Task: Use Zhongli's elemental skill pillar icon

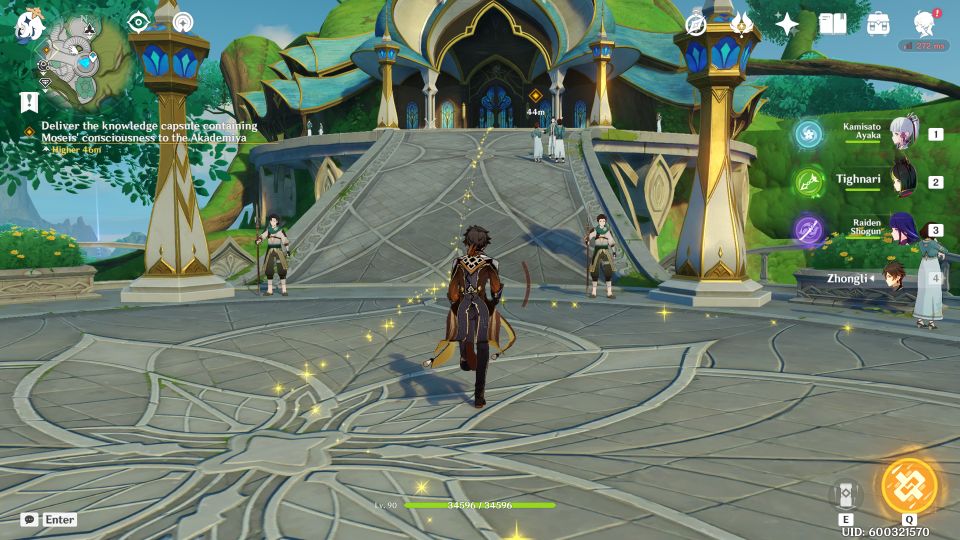Action: click(846, 494)
